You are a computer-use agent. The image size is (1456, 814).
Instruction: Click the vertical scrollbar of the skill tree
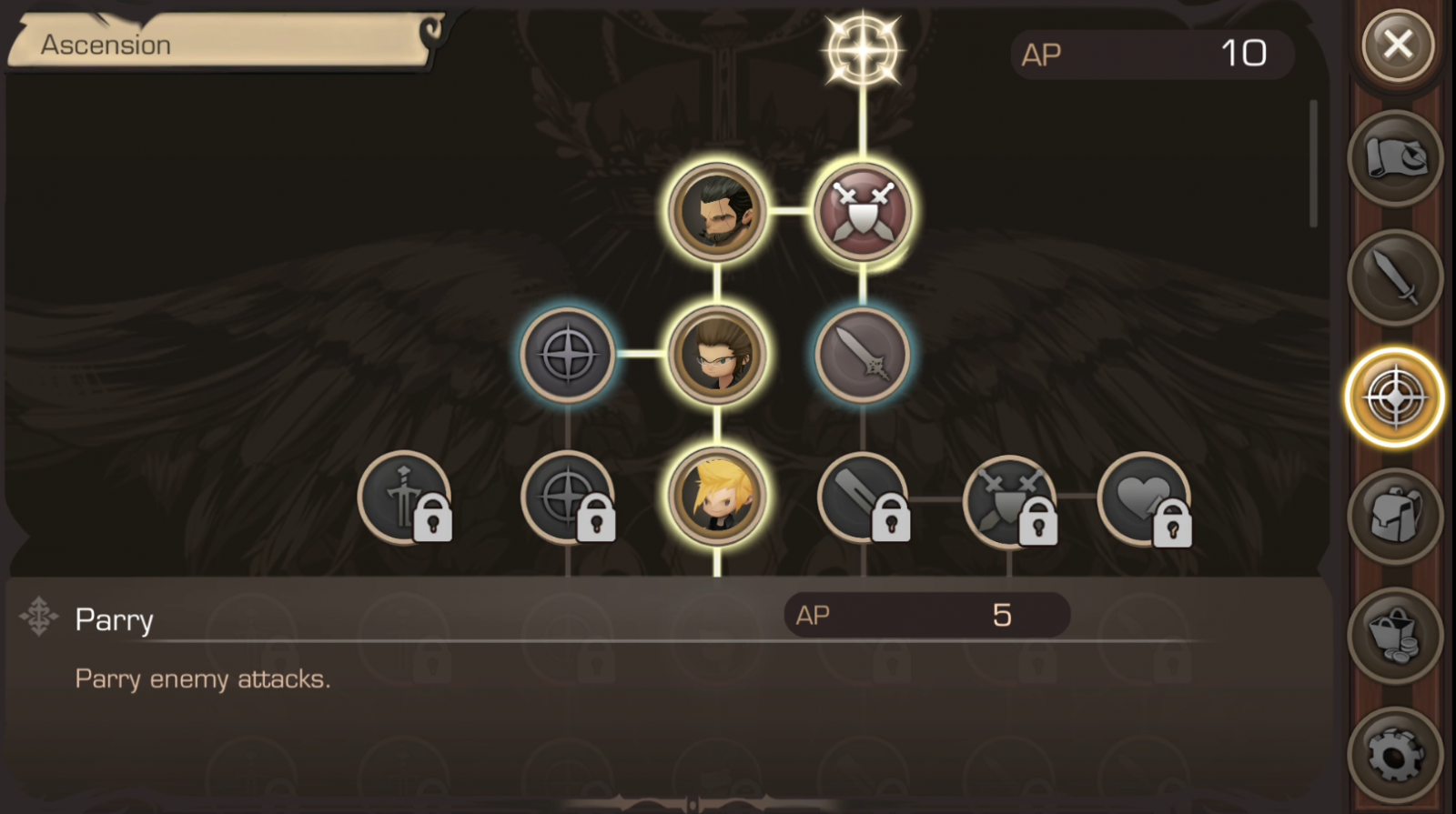[x=1313, y=164]
